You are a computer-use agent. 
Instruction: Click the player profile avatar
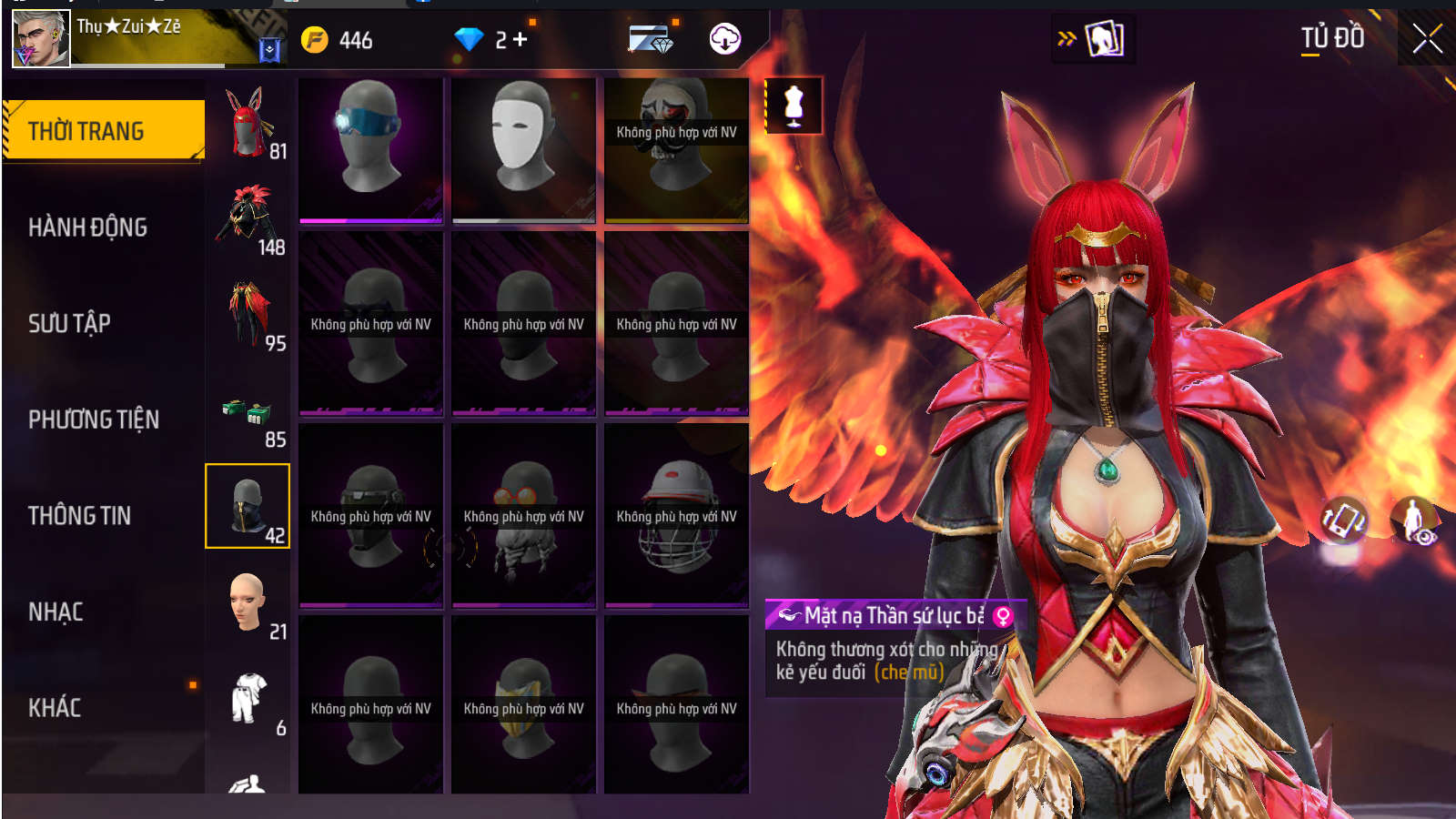point(41,39)
